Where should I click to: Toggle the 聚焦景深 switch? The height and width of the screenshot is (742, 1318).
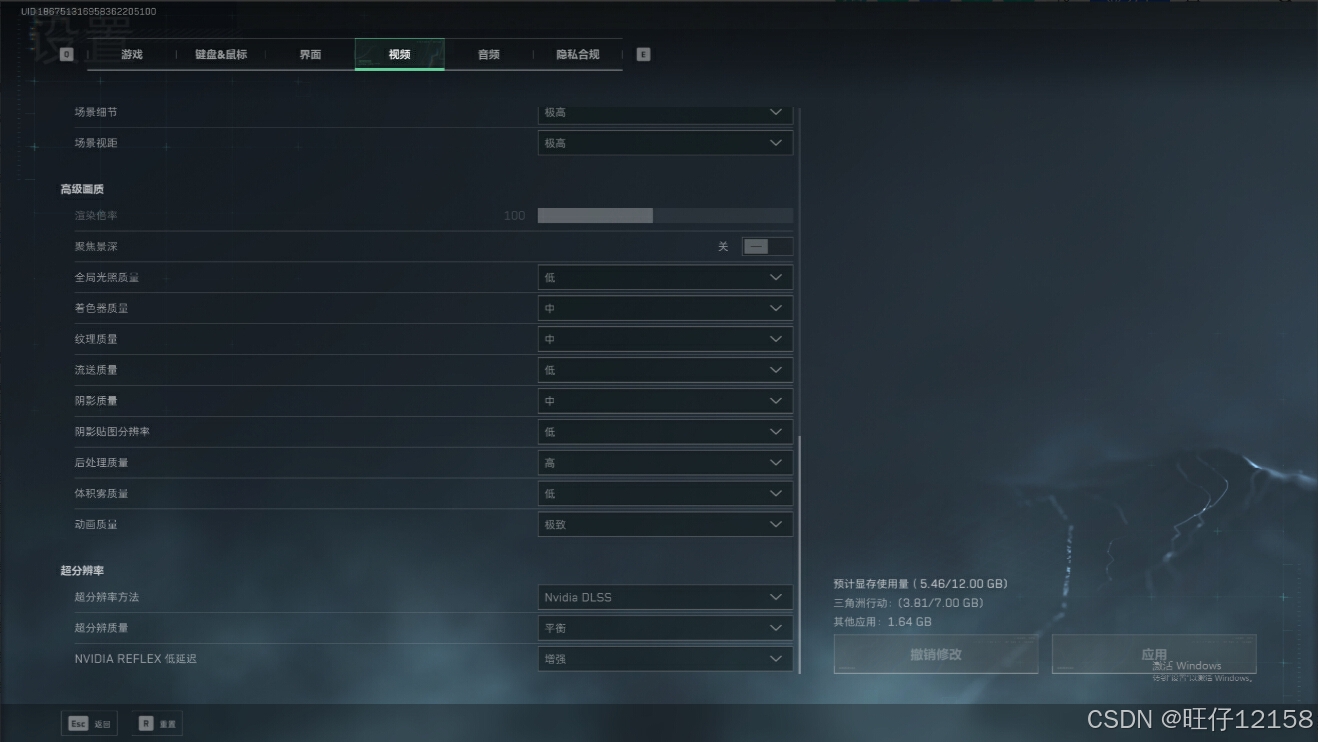pos(766,247)
